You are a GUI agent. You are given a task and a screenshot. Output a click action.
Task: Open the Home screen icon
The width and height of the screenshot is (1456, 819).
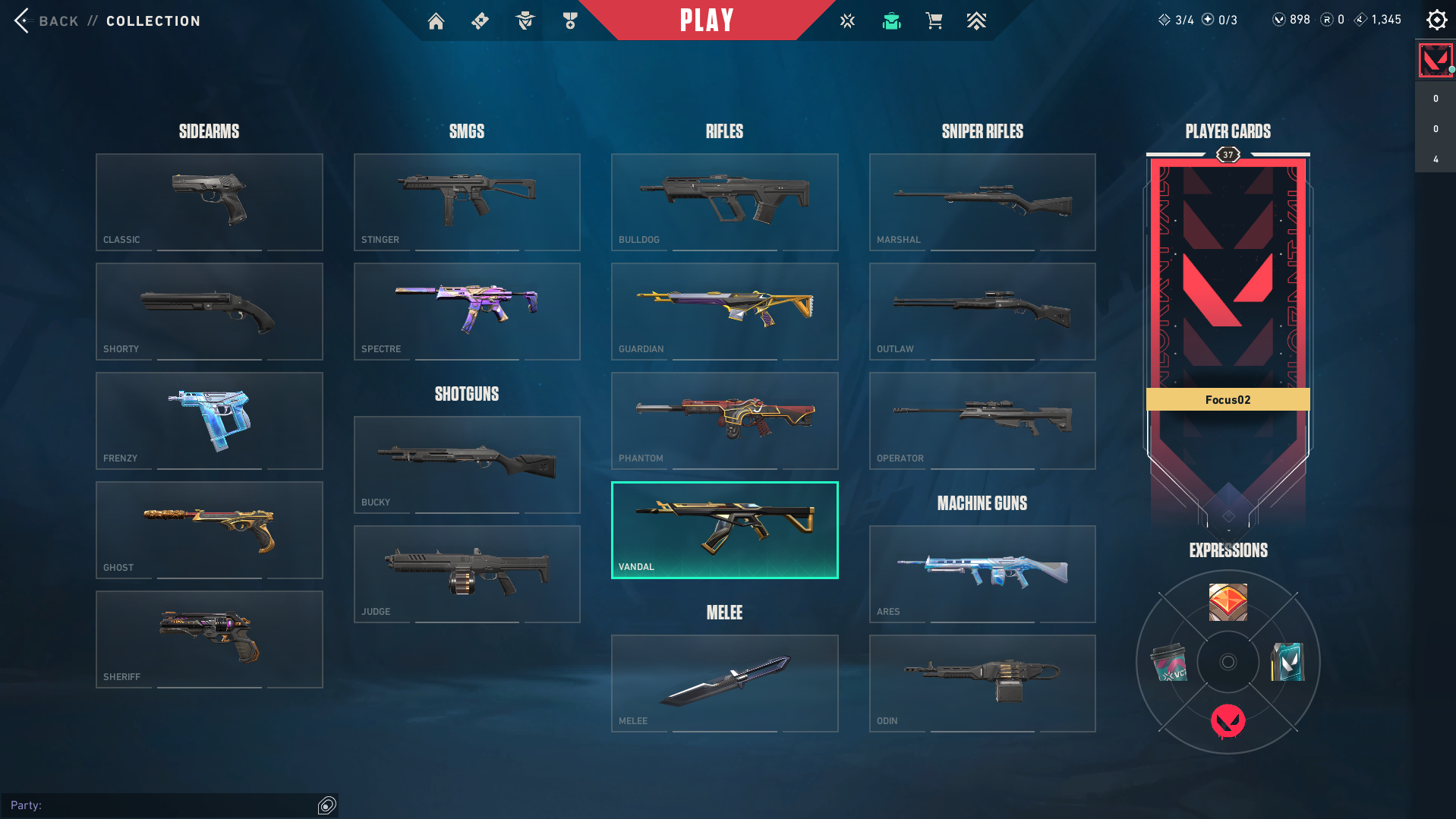point(436,20)
